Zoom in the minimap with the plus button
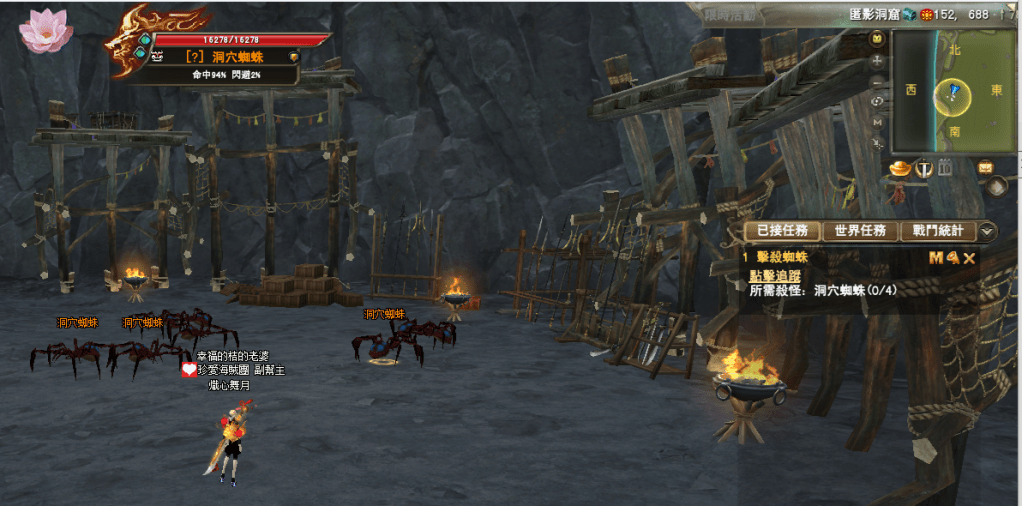1022x506 pixels. [878, 60]
